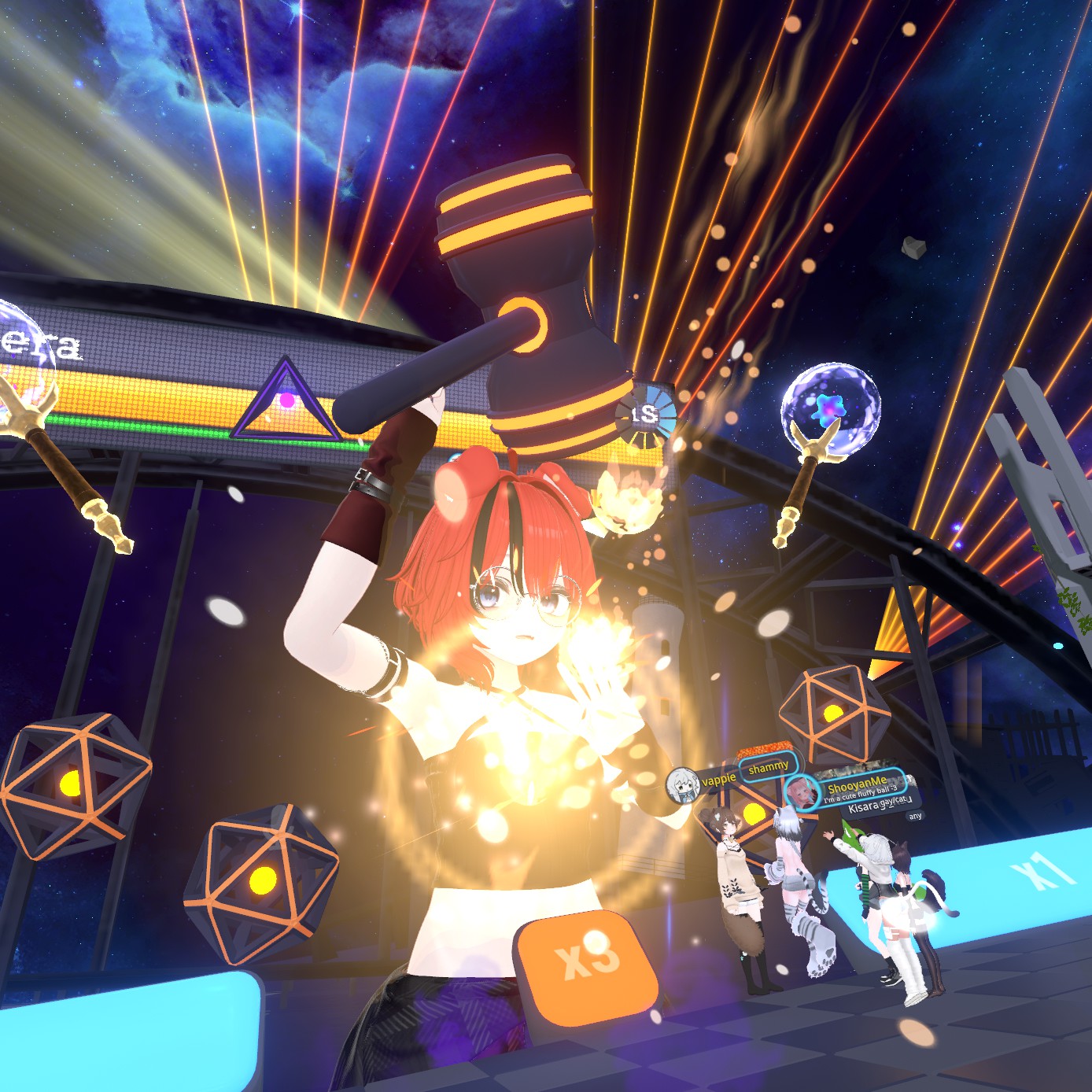Select the shammy player nameplate
Image resolution: width=1092 pixels, height=1092 pixels.
769,767
